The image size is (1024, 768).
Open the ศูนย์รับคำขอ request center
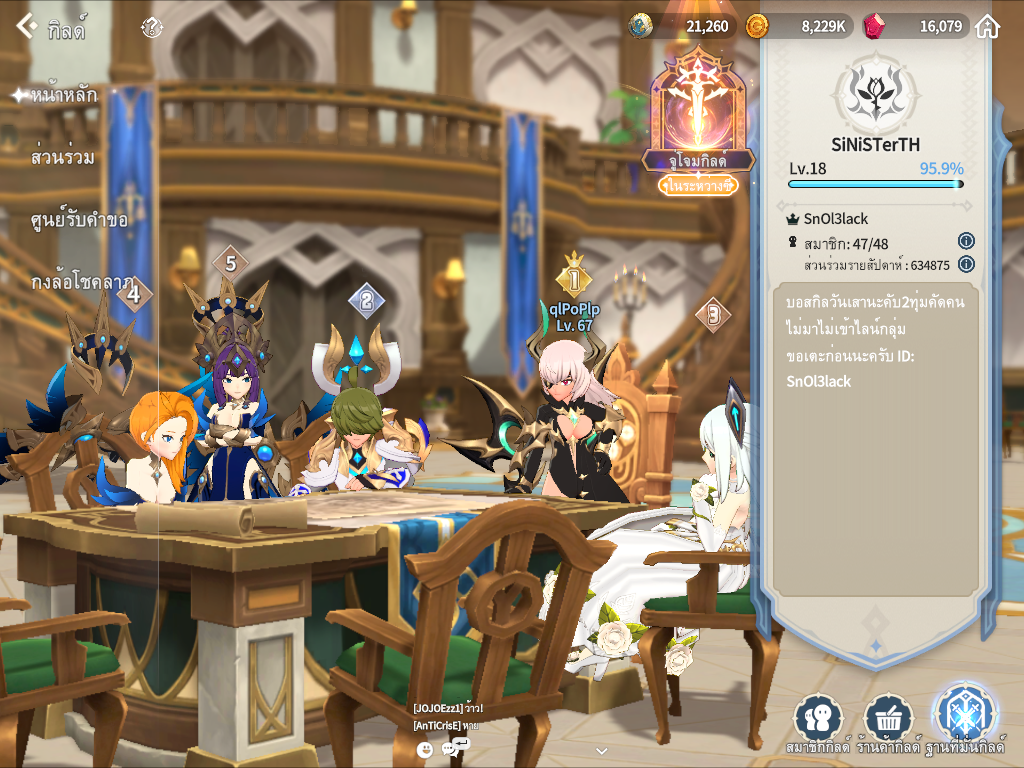79,219
